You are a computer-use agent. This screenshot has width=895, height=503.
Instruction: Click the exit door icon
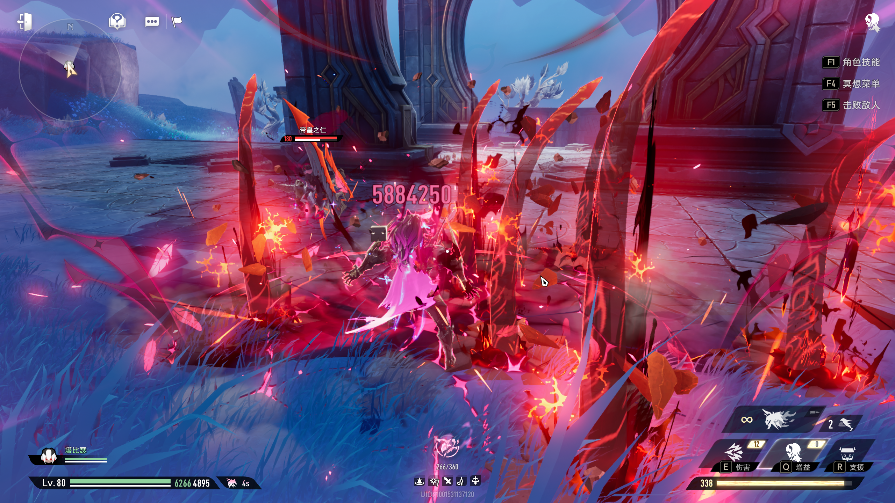coord(24,21)
